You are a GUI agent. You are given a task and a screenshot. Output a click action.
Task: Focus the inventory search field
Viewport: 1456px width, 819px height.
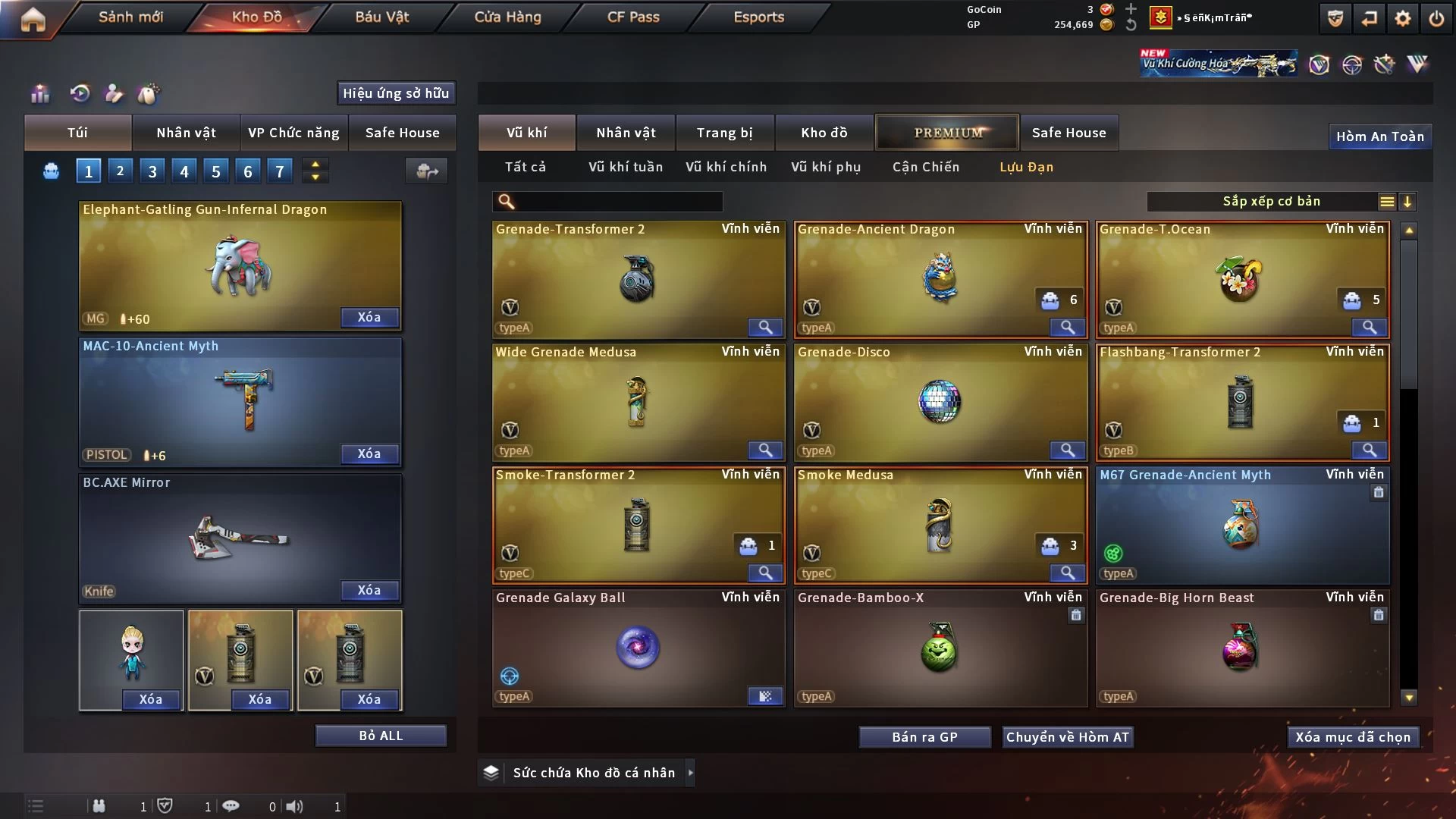point(618,202)
